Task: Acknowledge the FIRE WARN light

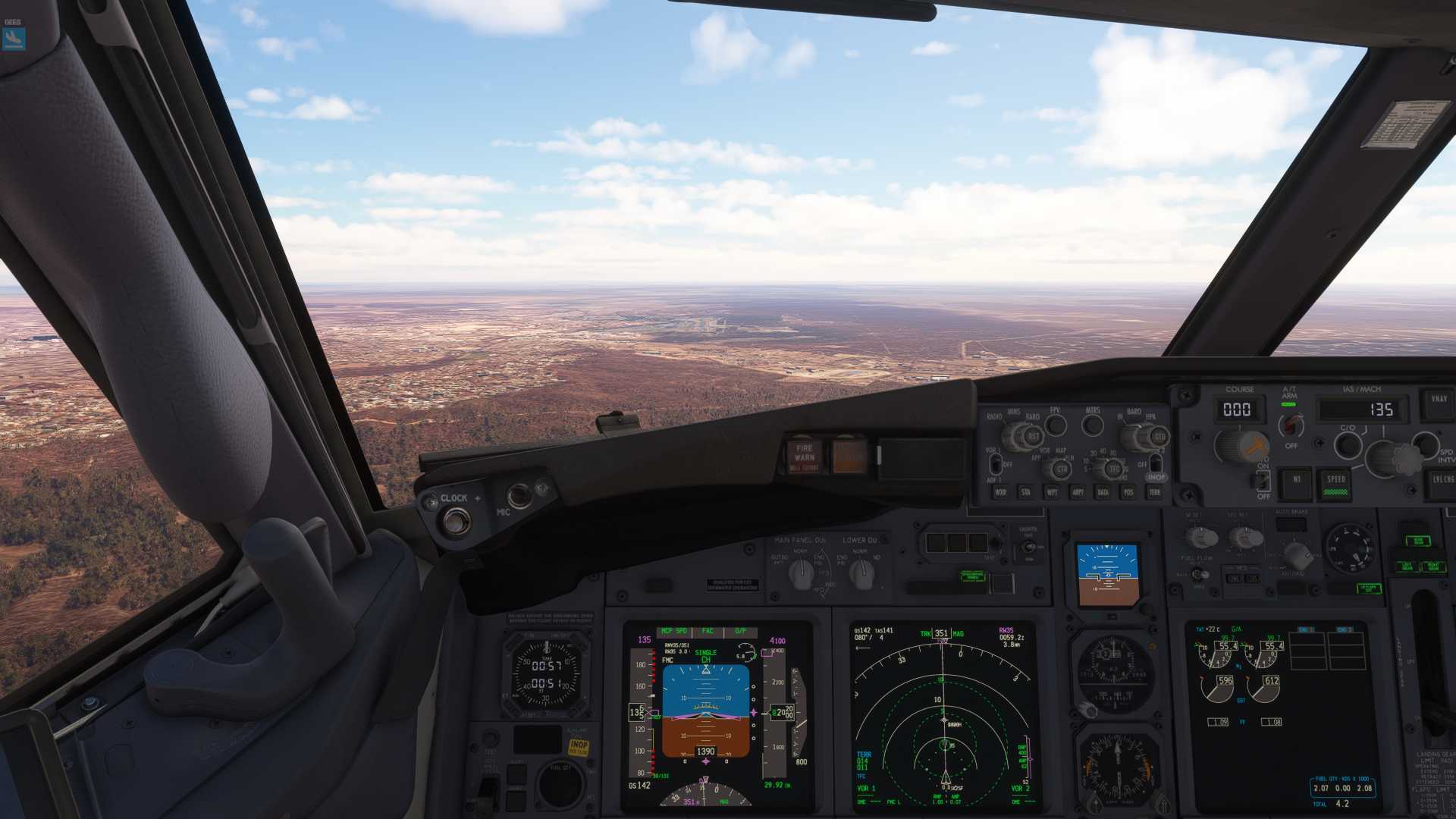Action: pyautogui.click(x=805, y=455)
